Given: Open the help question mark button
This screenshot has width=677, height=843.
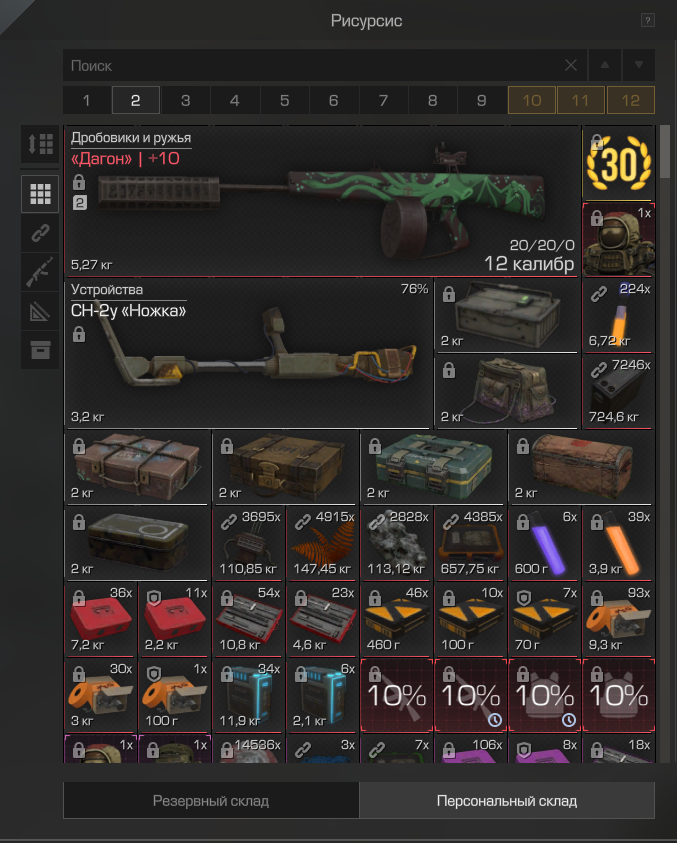Looking at the screenshot, I should 648,20.
